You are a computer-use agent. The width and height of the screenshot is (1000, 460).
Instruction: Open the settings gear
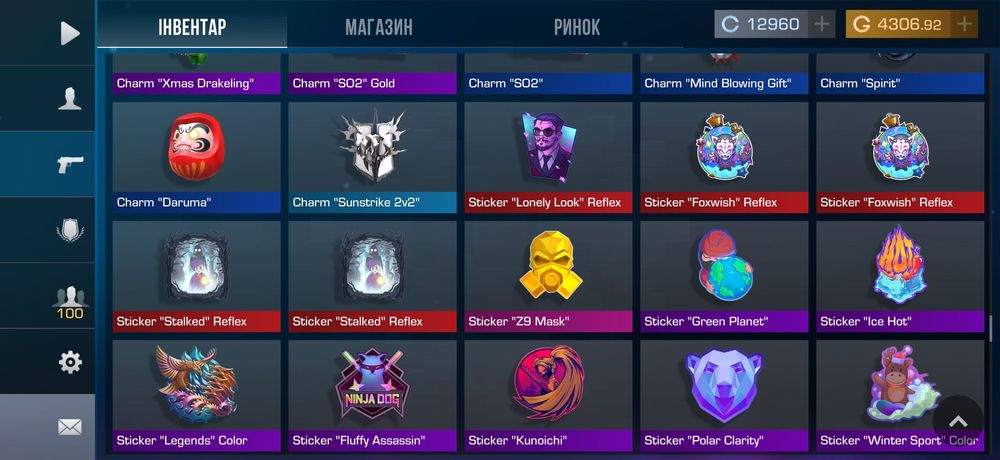pyautogui.click(x=69, y=362)
